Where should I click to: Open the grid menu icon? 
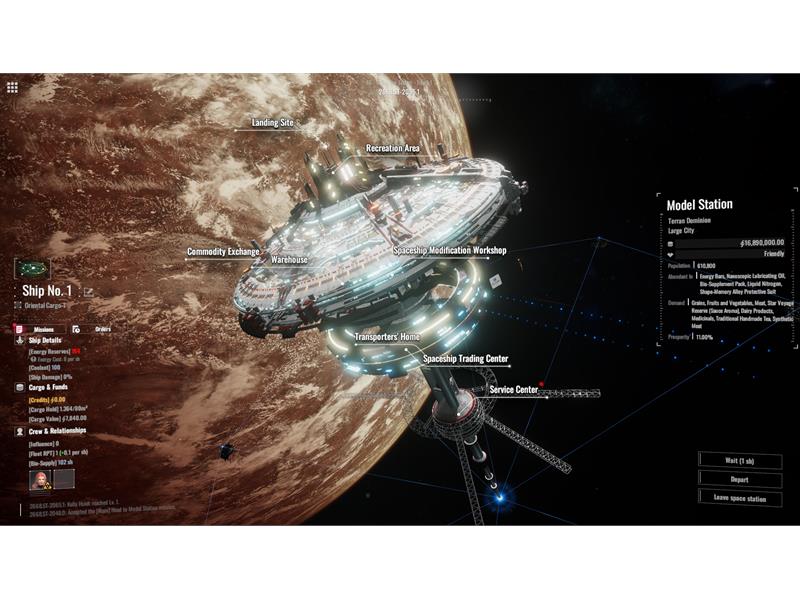click(12, 87)
